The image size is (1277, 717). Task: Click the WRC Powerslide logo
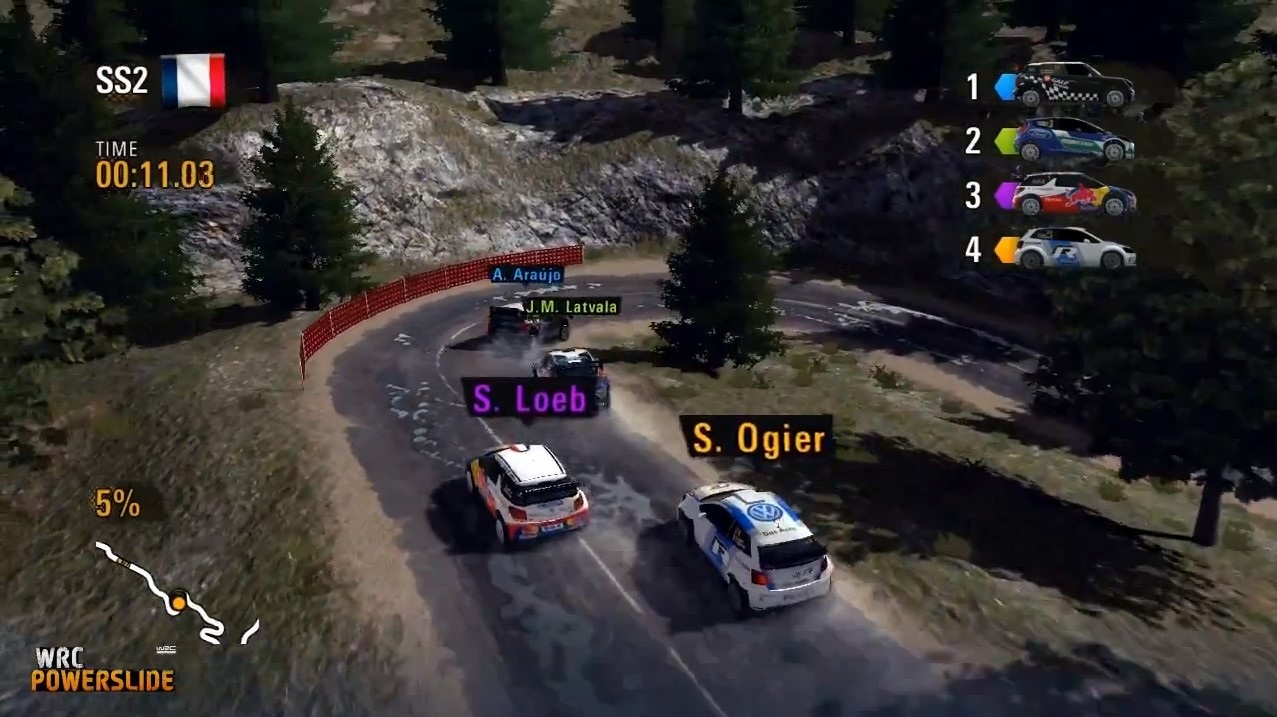click(x=102, y=670)
